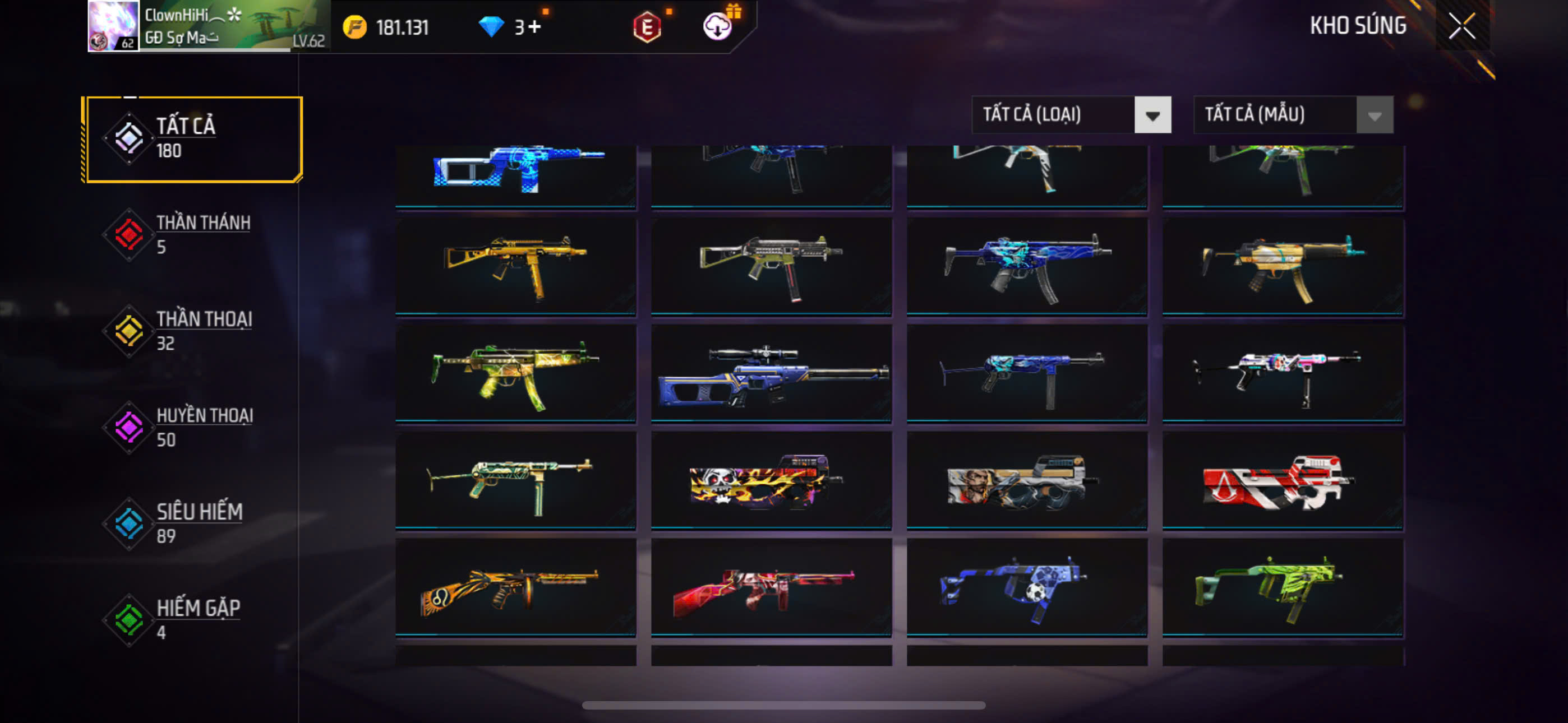Click the cloud download gift icon
Image resolution: width=1568 pixels, height=723 pixels.
point(717,26)
